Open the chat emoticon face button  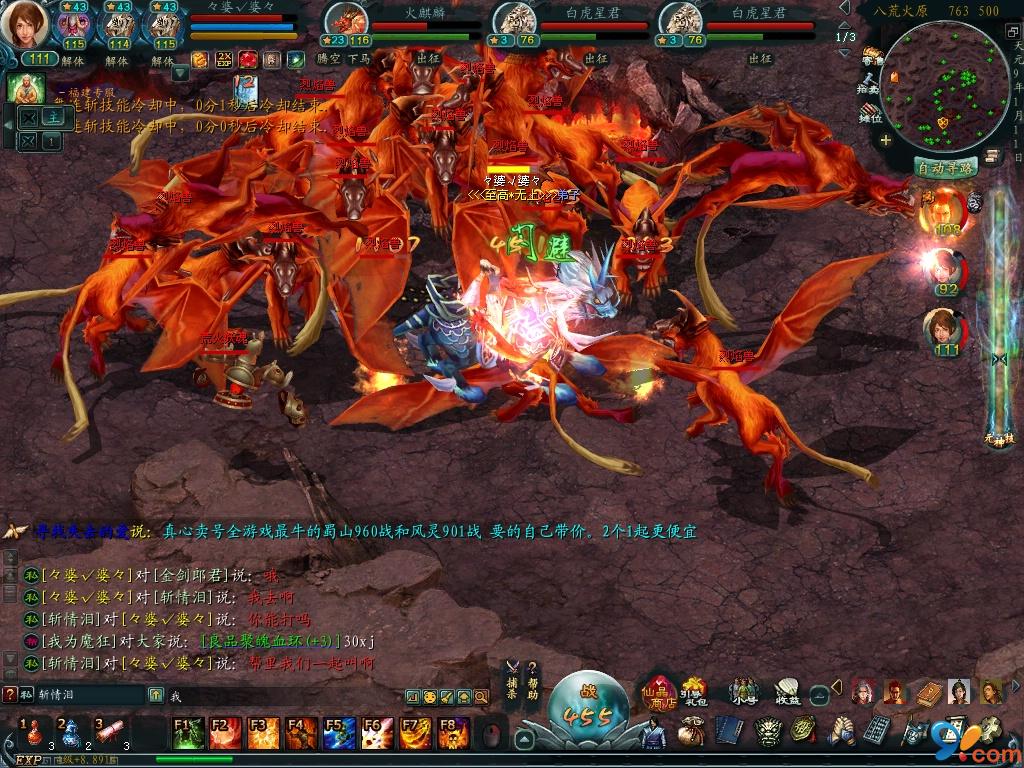point(430,696)
